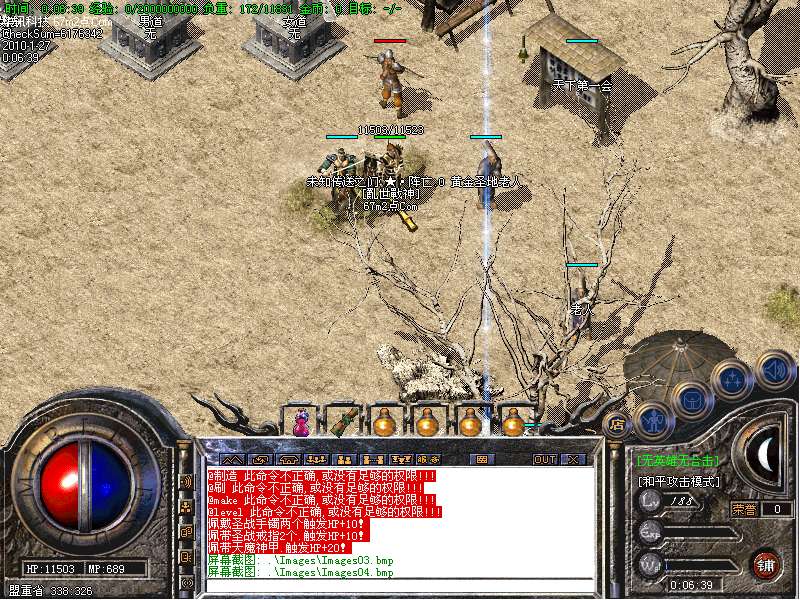The height and width of the screenshot is (600, 800).
Task: Click the mountain icon on the chat toolbar
Action: point(232,460)
